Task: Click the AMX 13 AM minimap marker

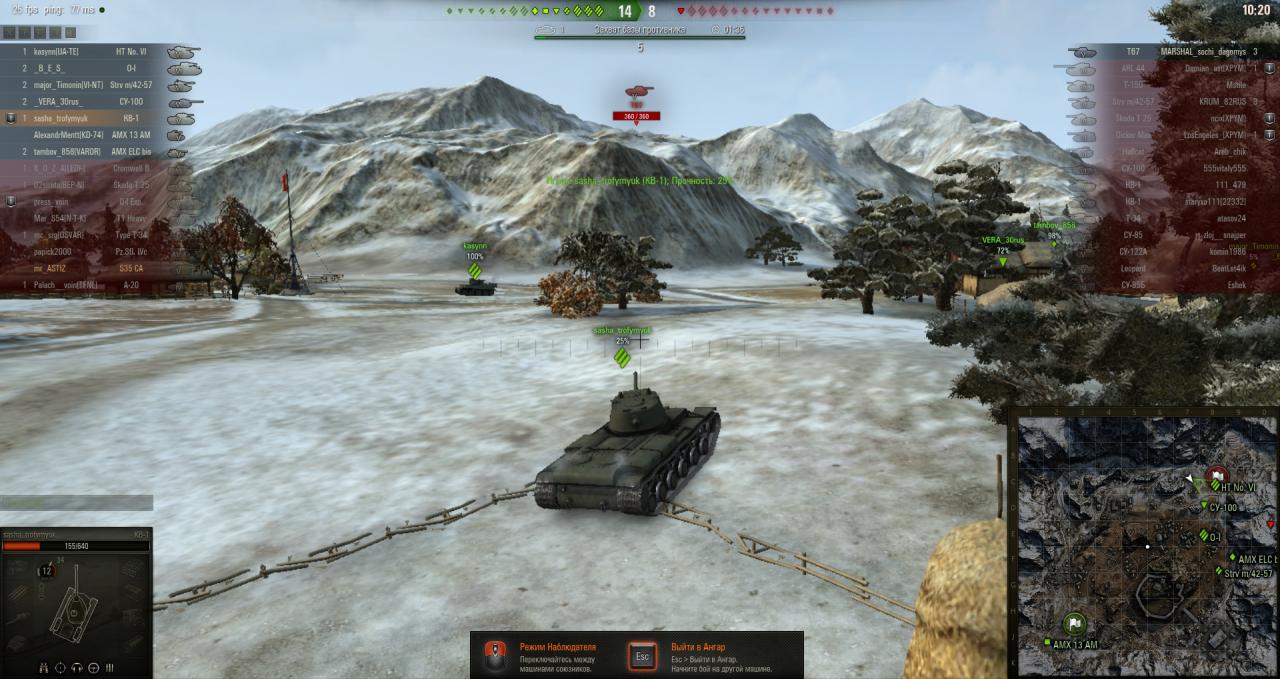Action: click(1047, 643)
